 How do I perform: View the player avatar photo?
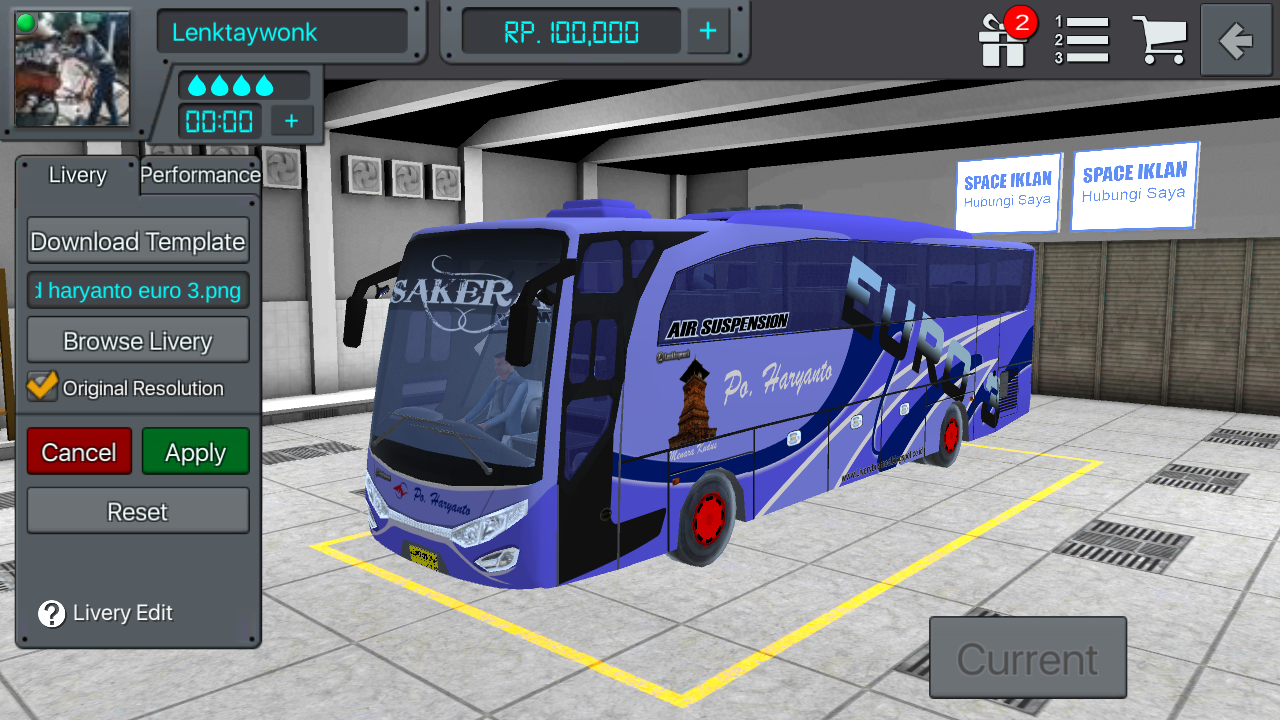click(x=71, y=69)
